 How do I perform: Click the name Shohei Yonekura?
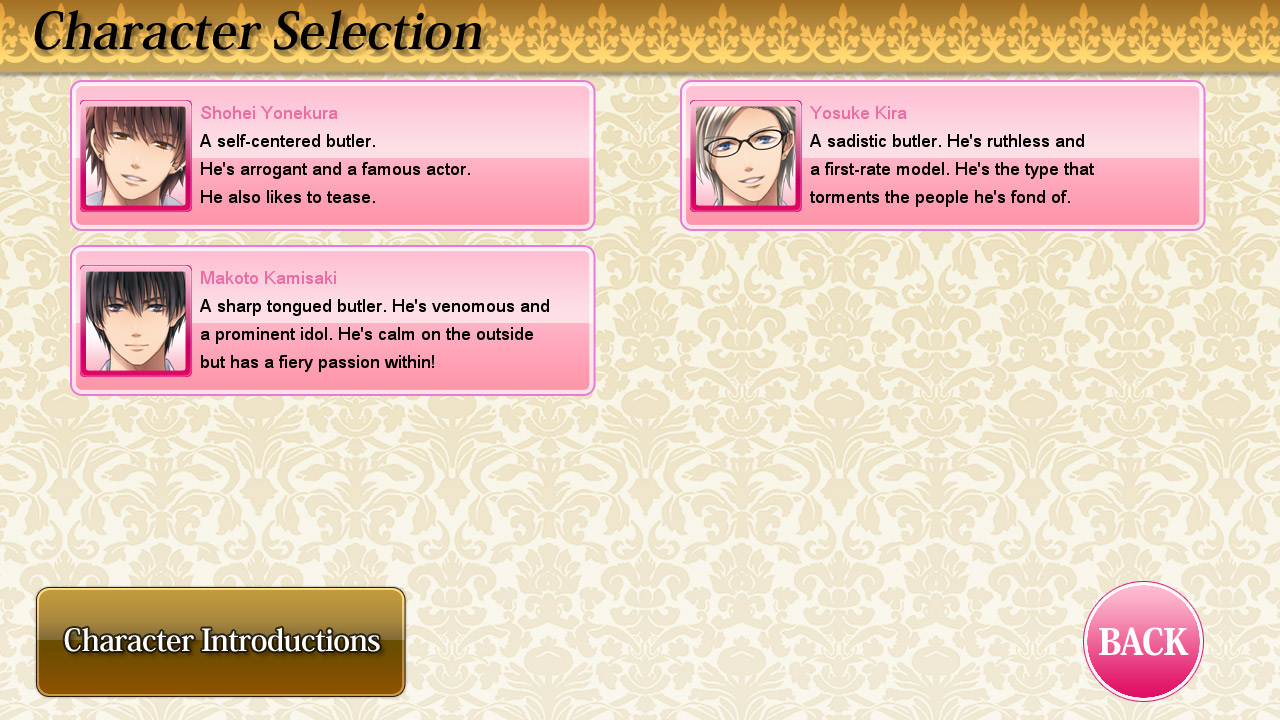pos(268,113)
